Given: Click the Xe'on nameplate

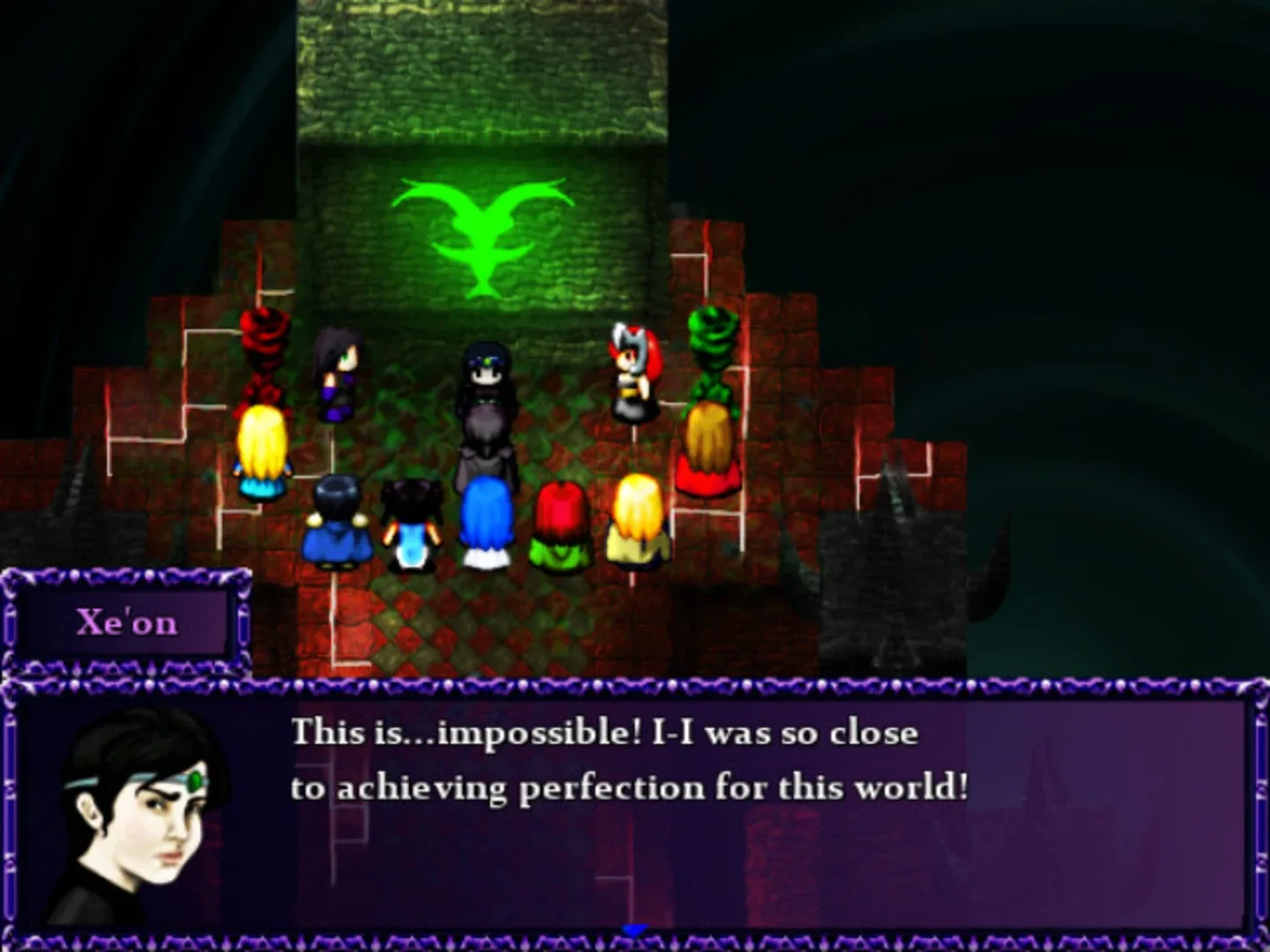Looking at the screenshot, I should 130,623.
